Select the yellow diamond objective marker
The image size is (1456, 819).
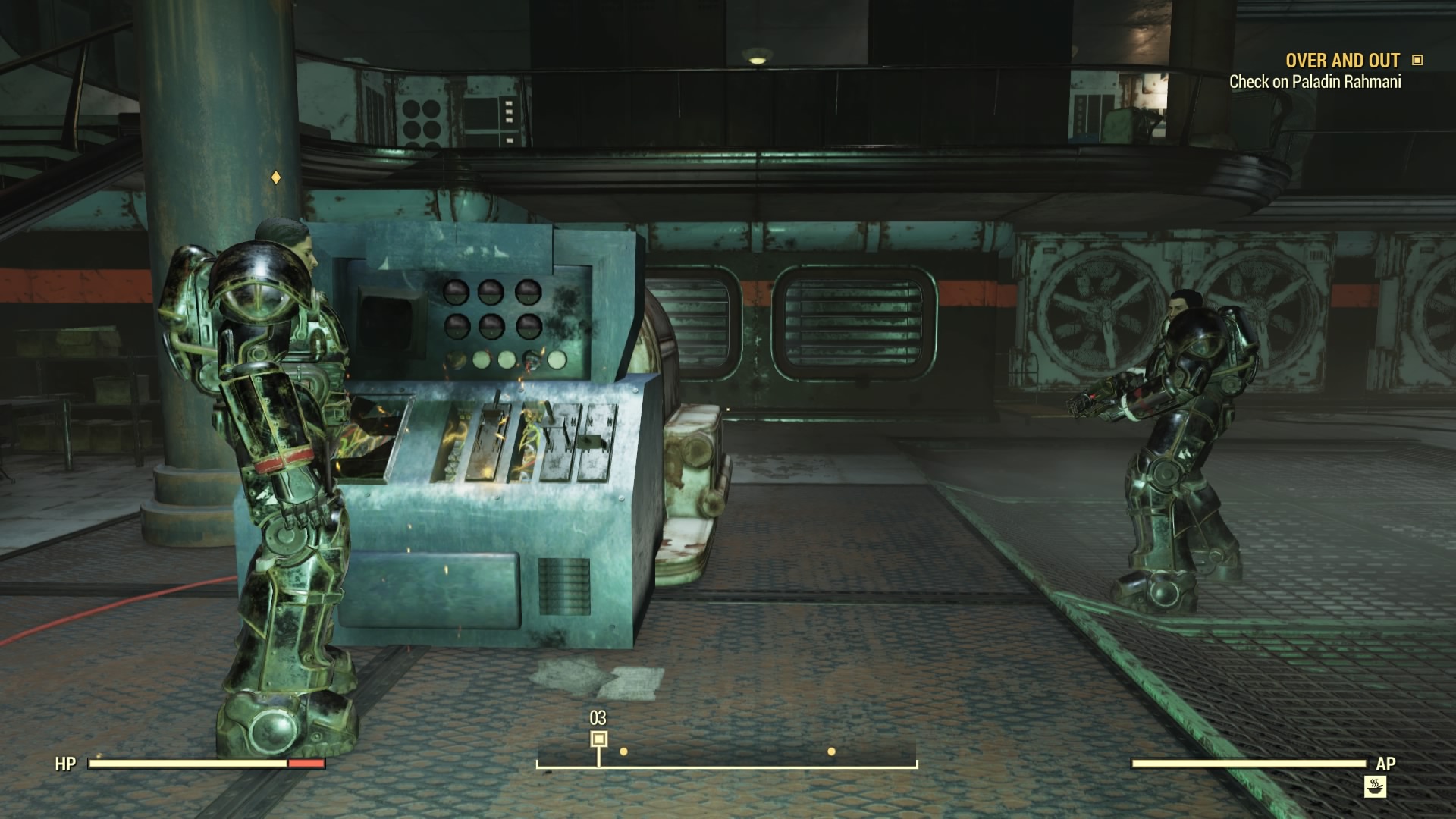point(276,177)
